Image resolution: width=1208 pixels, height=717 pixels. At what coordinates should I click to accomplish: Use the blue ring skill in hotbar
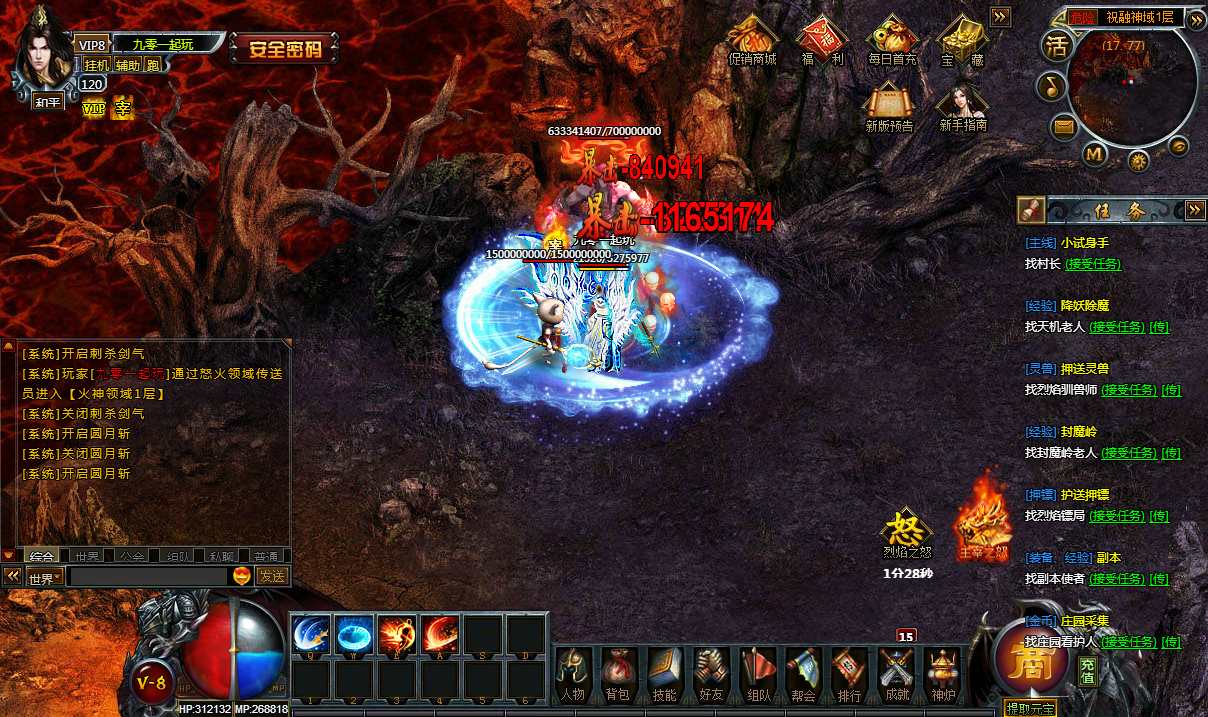(354, 634)
